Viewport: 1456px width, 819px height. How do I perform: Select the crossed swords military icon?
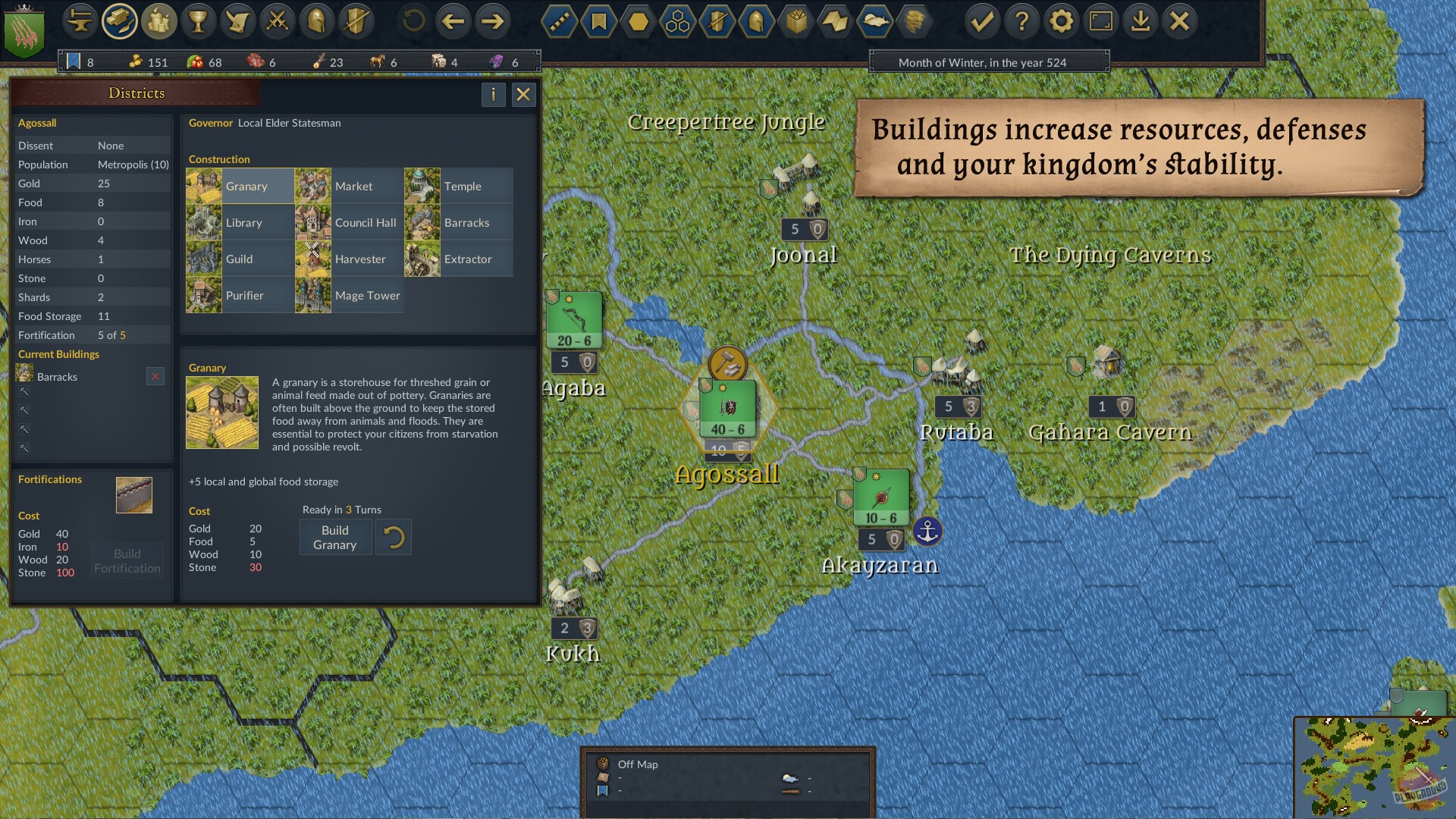[277, 21]
